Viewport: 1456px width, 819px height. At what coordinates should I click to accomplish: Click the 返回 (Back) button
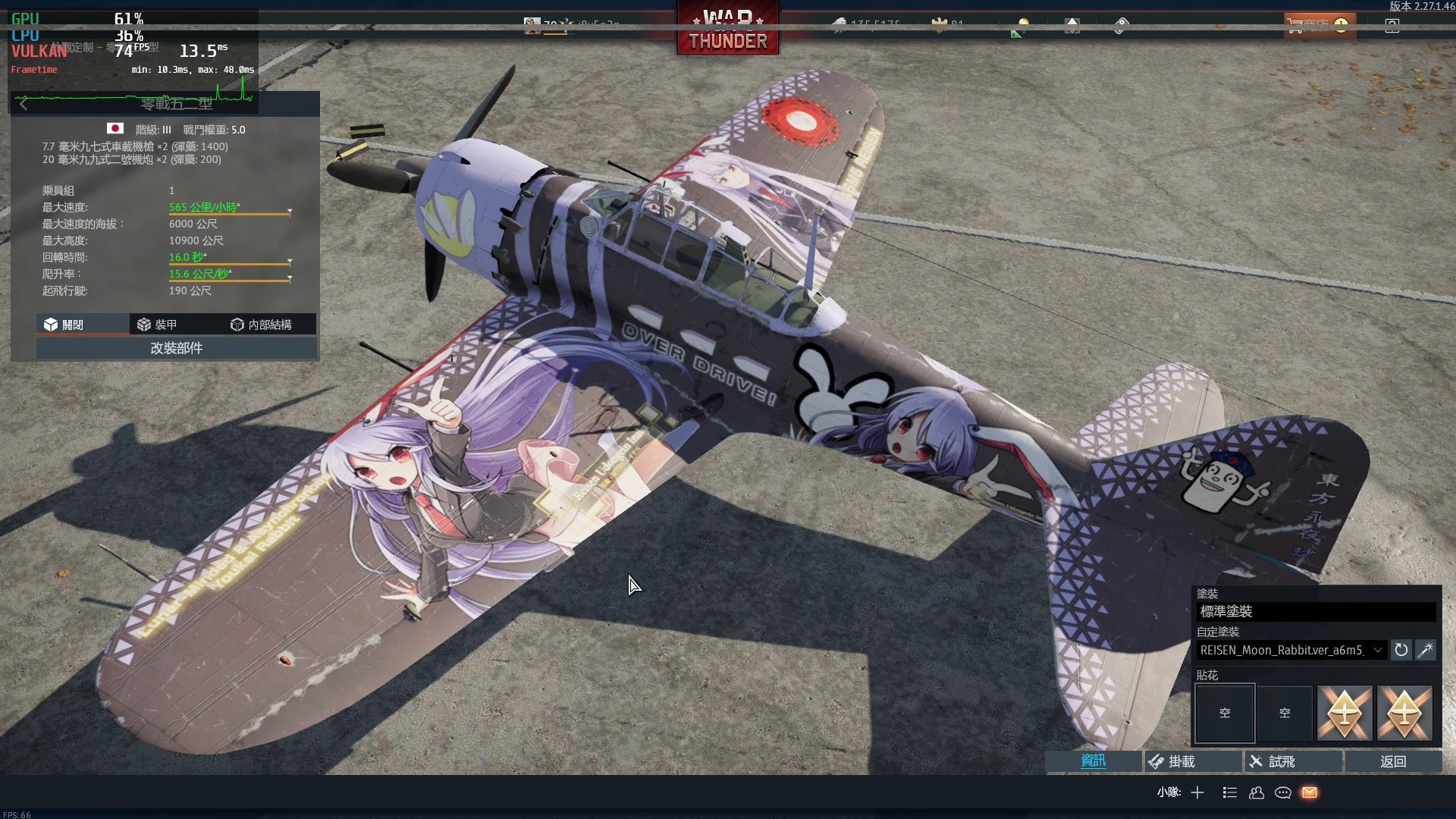[1393, 761]
